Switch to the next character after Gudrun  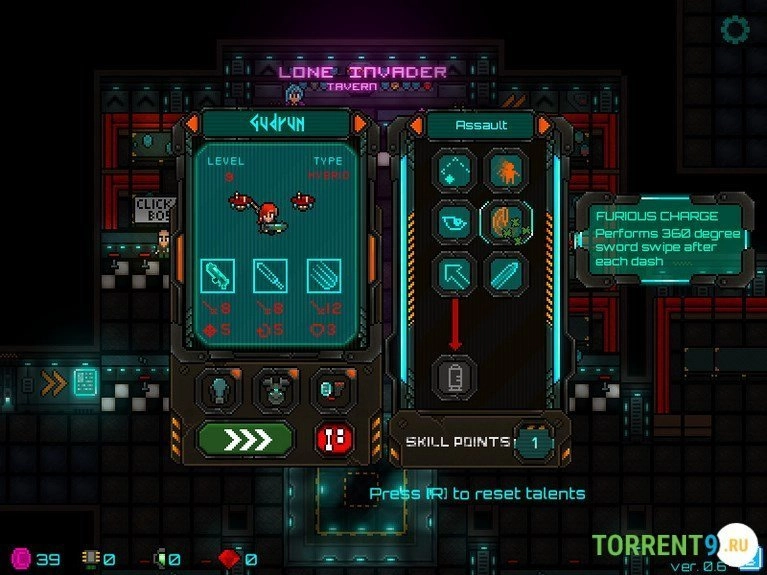coord(361,124)
